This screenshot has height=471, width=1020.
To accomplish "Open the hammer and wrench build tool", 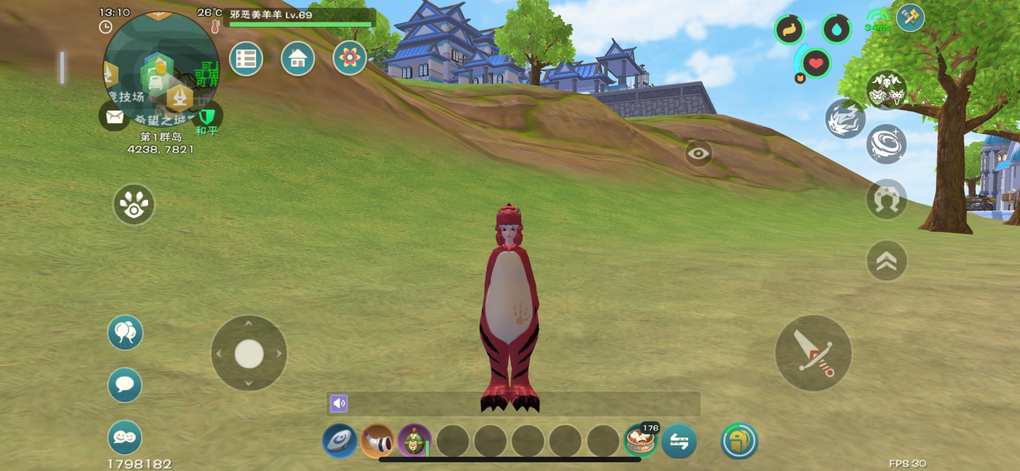I will (910, 17).
